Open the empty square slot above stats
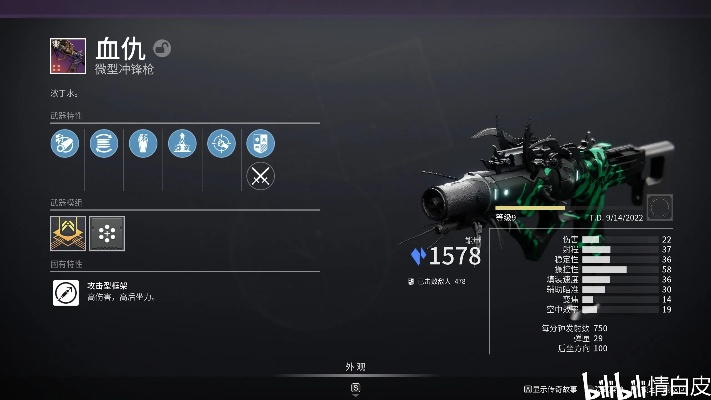This screenshot has height=400, width=711. (x=659, y=207)
